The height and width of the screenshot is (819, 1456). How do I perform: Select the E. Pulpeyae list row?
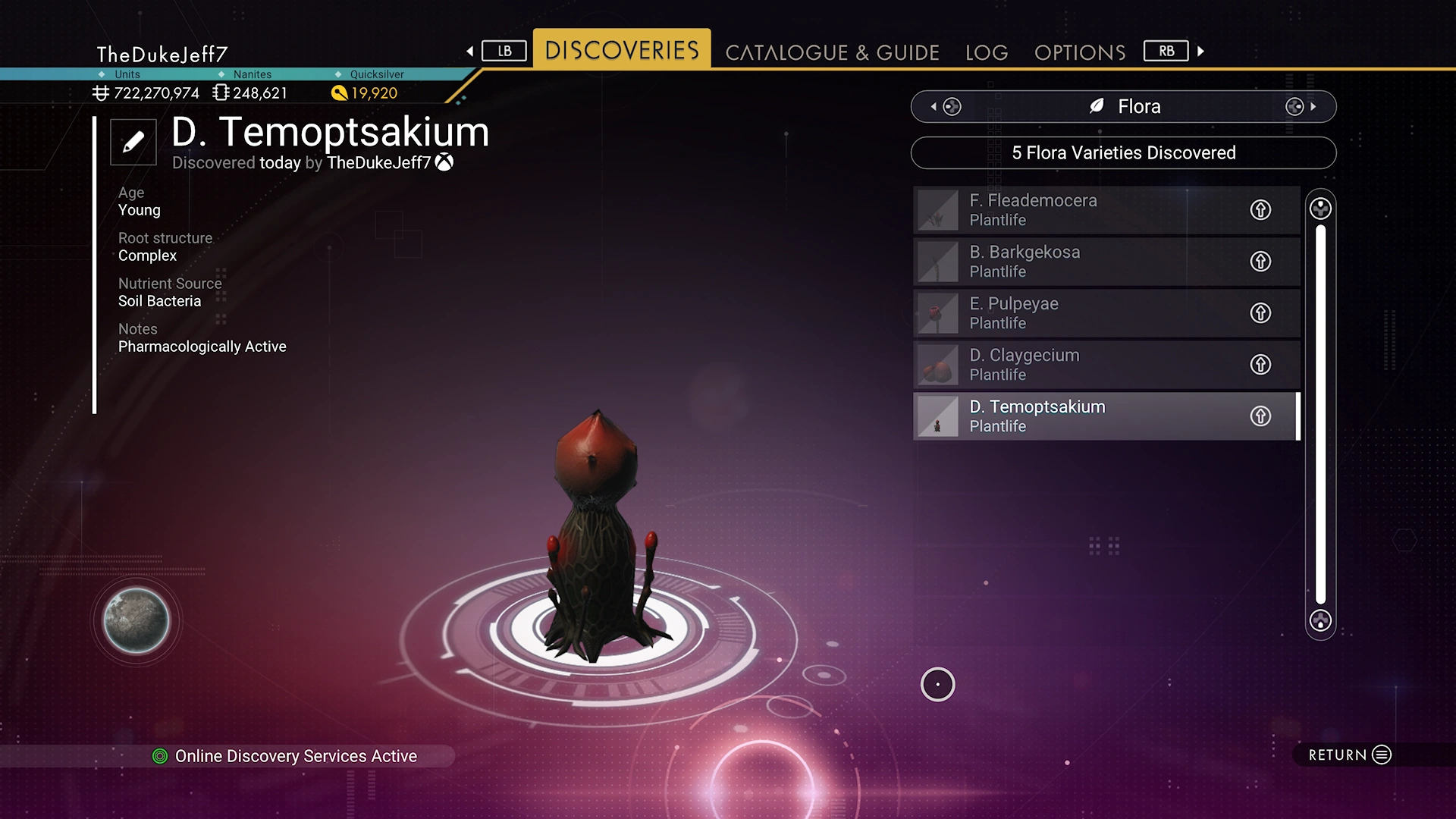(x=1077, y=313)
